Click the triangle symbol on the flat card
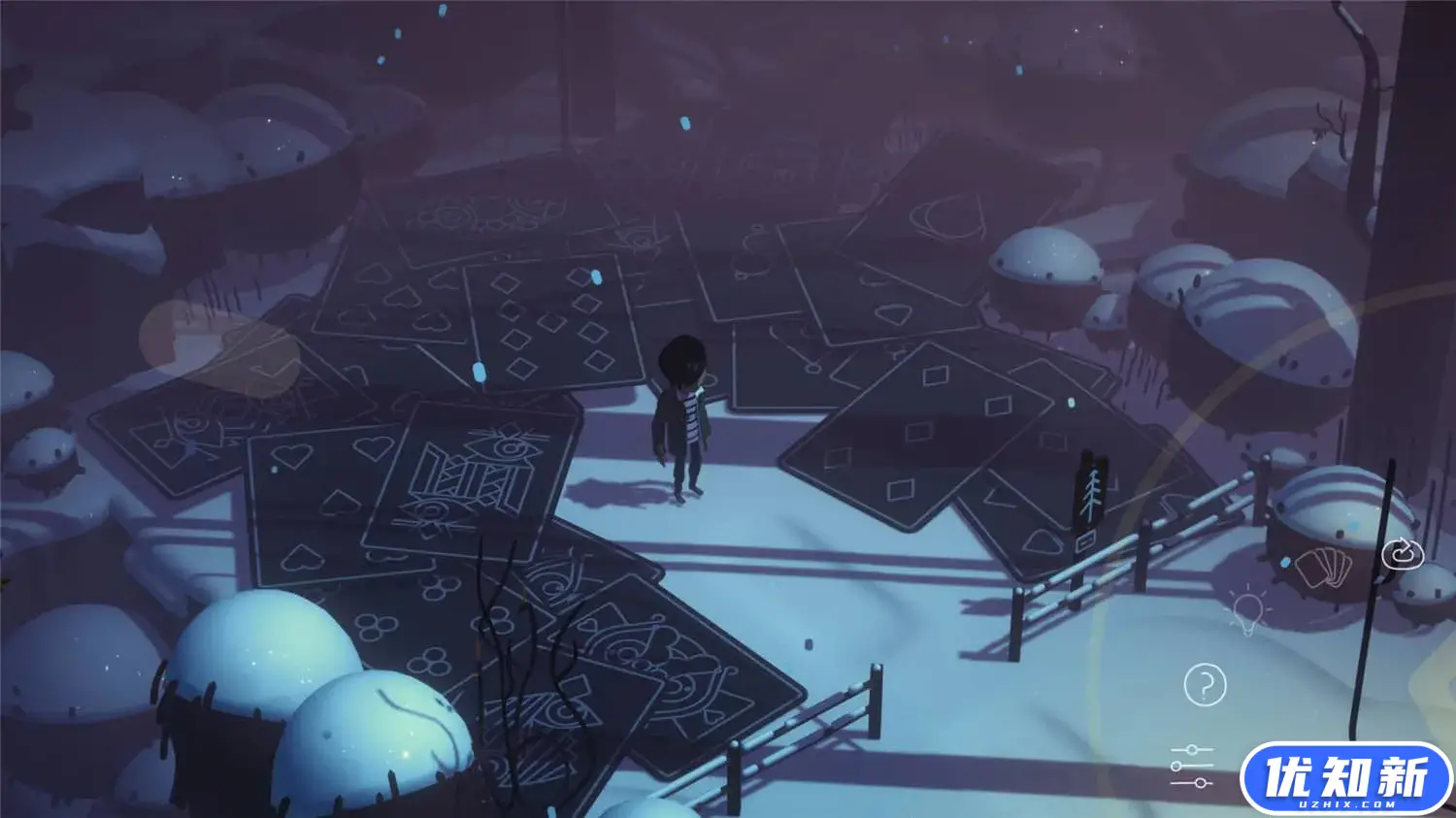This screenshot has height=818, width=1456. point(1004,500)
